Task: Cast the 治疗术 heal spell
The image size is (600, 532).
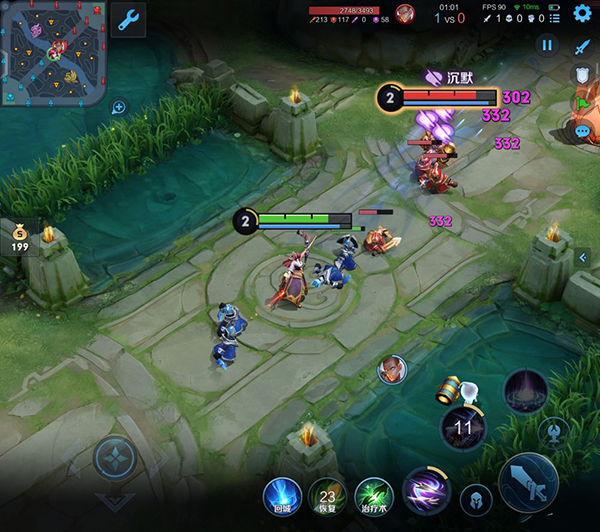Action: (x=373, y=494)
